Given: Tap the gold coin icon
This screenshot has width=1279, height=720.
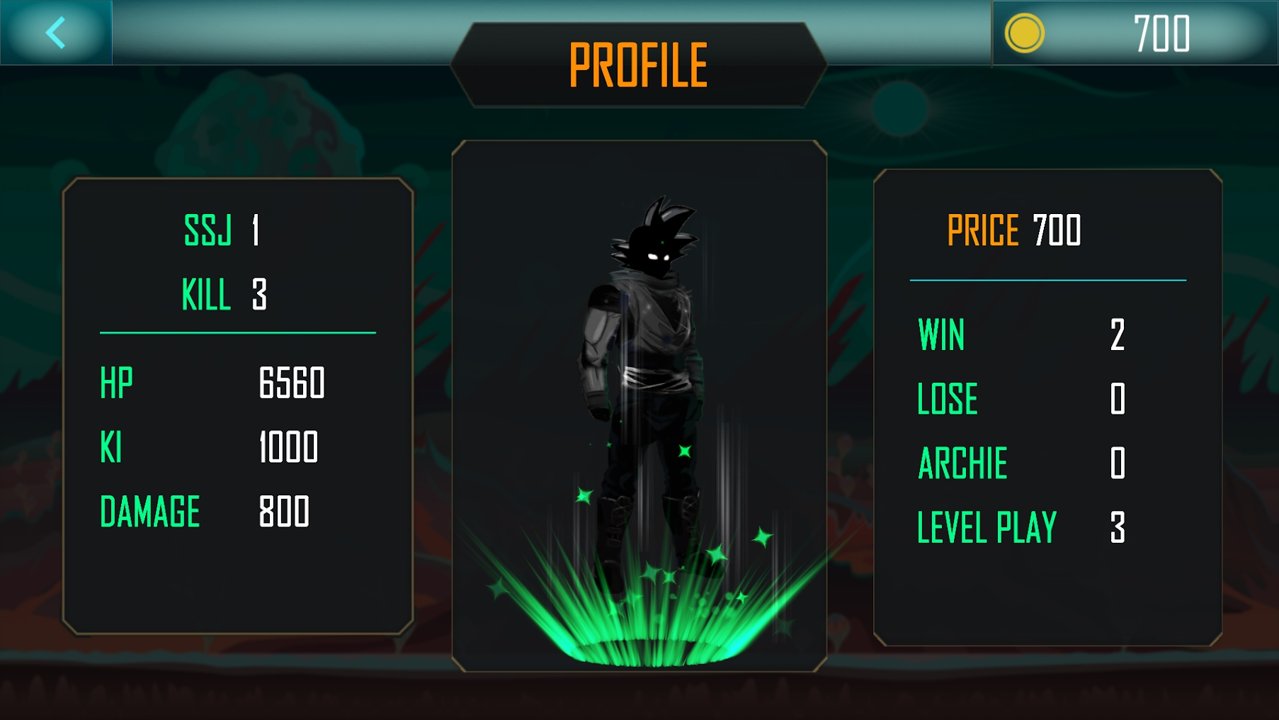Looking at the screenshot, I should pos(1025,34).
